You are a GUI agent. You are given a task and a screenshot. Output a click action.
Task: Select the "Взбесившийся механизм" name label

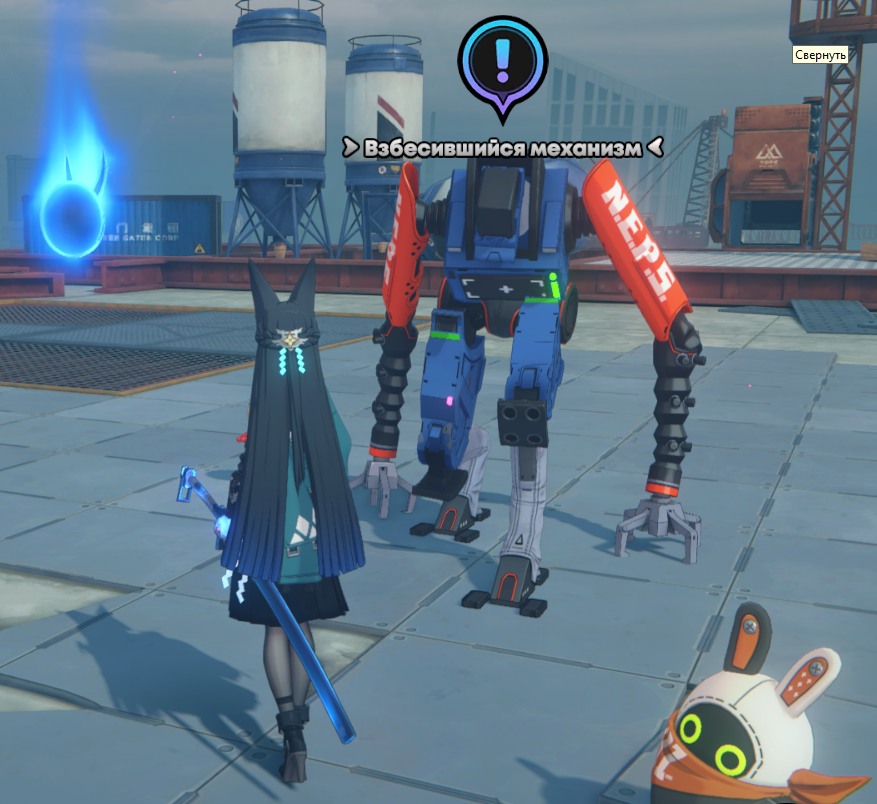click(x=502, y=148)
